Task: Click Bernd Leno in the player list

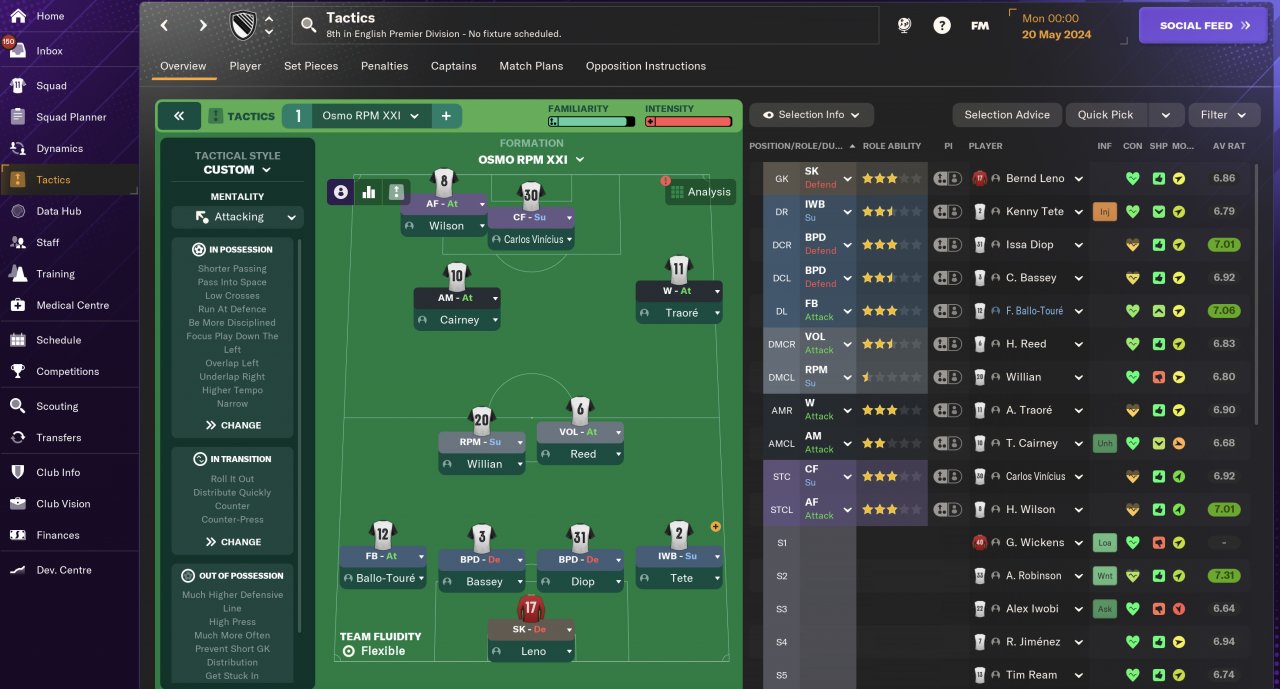Action: pos(1035,179)
